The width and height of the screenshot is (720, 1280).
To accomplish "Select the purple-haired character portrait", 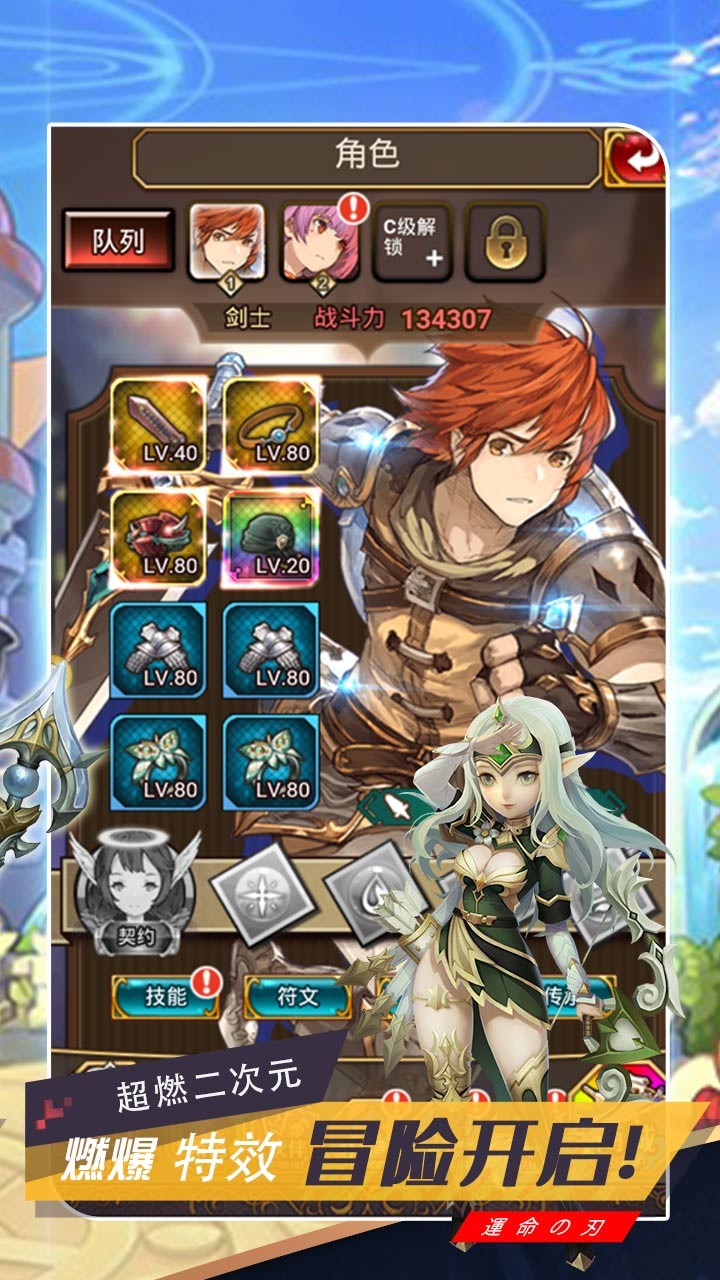I will coord(319,242).
